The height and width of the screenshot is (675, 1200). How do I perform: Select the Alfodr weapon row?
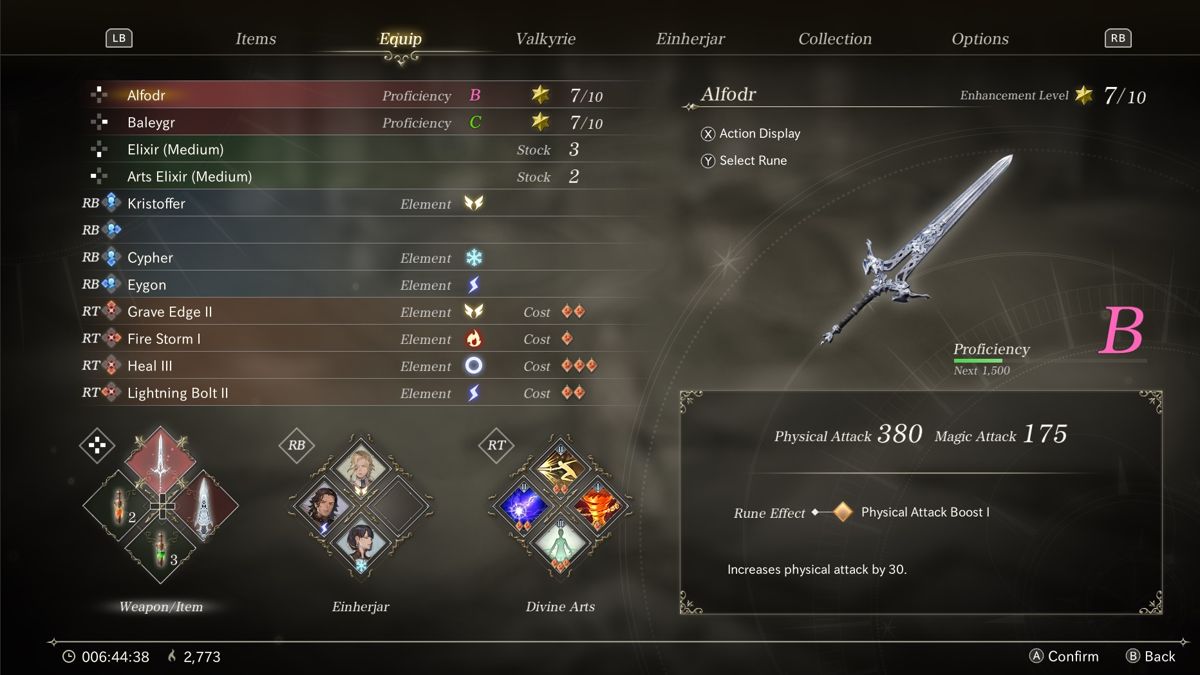[x=146, y=96]
